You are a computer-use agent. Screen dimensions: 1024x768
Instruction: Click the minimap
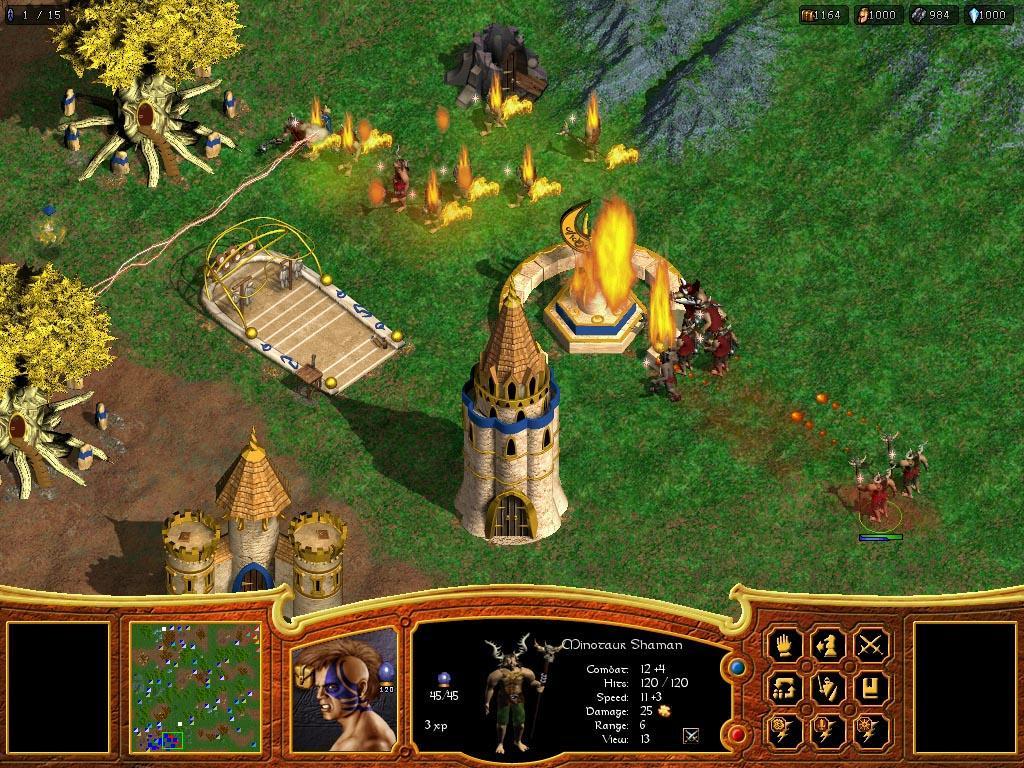pyautogui.click(x=195, y=687)
